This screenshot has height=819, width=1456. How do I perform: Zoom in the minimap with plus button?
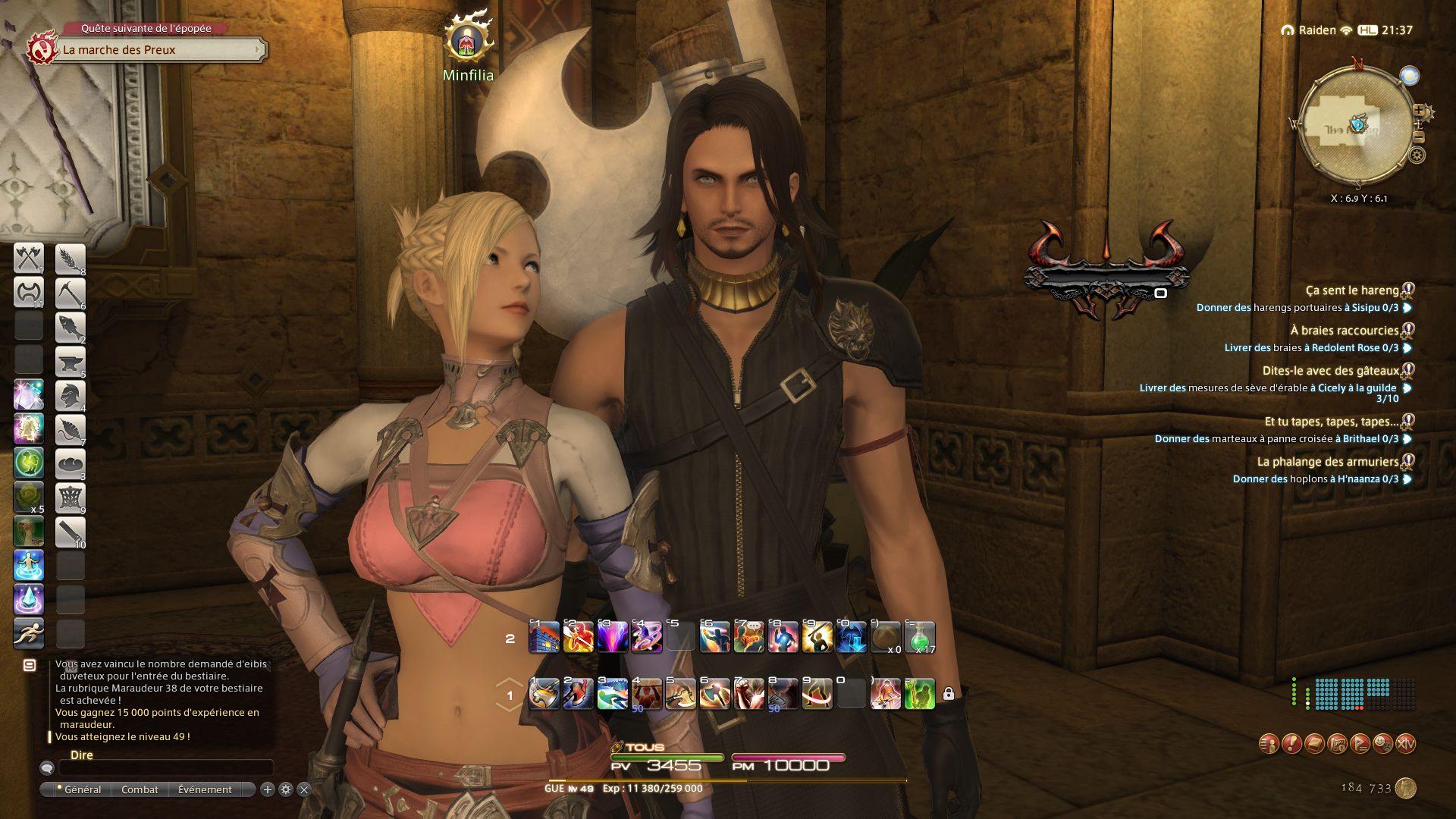1418,111
